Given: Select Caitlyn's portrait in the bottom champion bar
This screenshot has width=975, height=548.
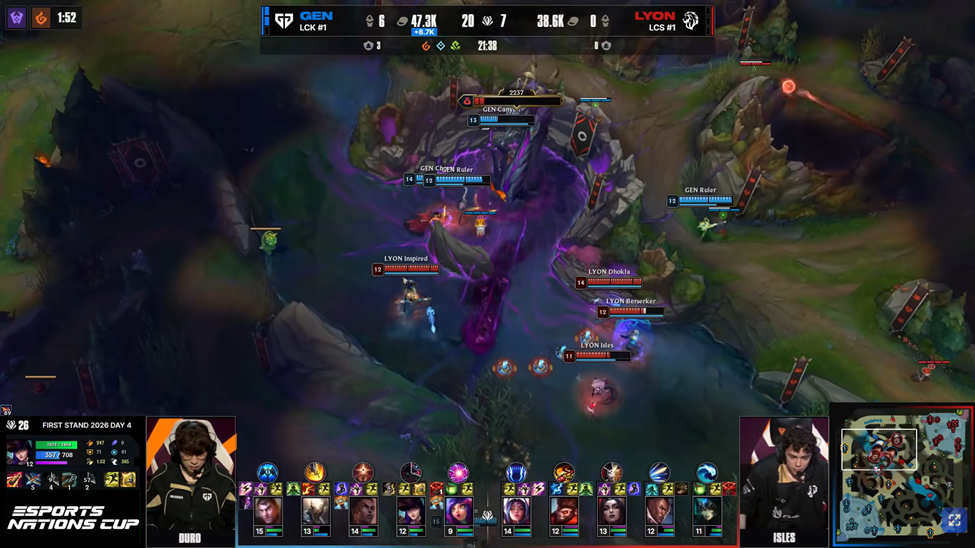Looking at the screenshot, I should coord(411,513).
